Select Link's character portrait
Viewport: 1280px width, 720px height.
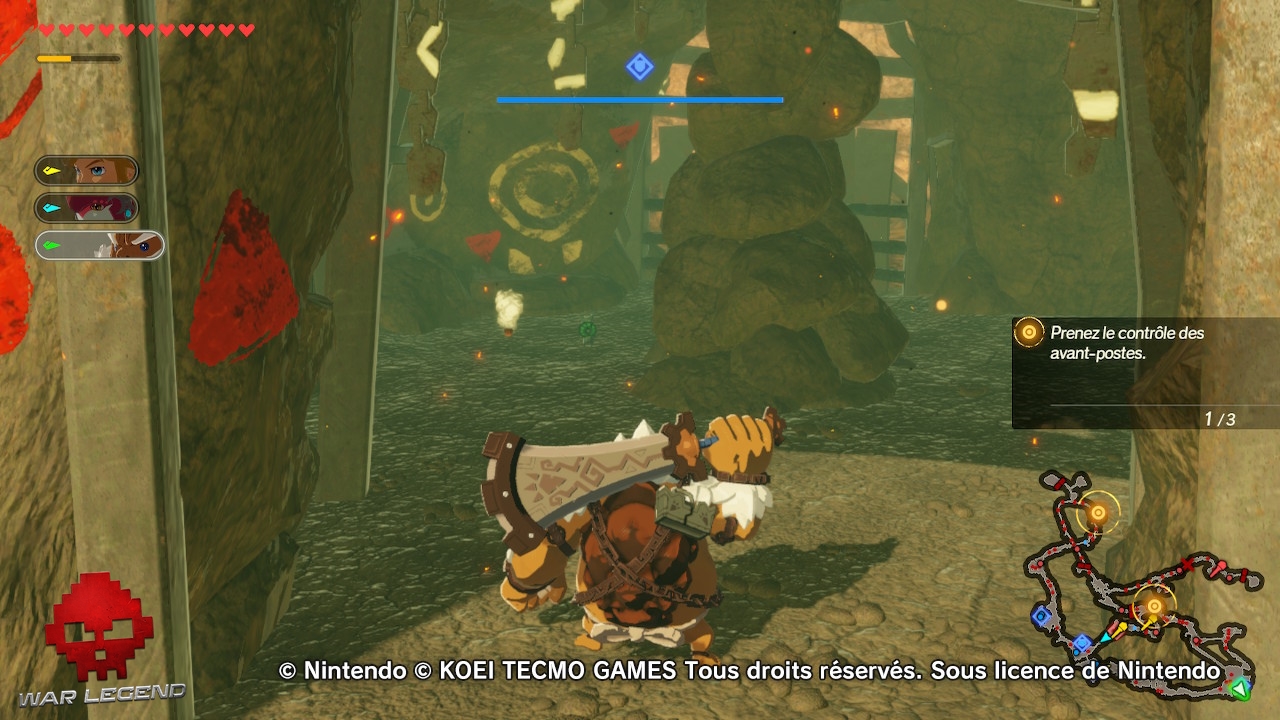[100, 170]
